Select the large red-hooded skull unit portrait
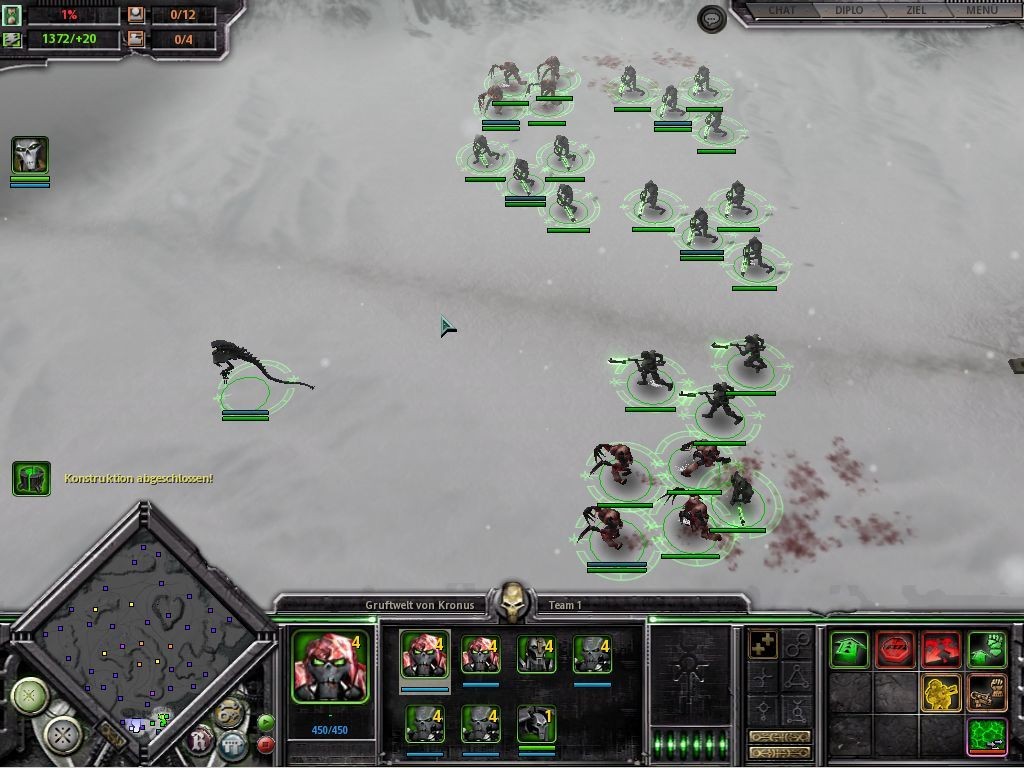1024x768 pixels. click(x=330, y=666)
